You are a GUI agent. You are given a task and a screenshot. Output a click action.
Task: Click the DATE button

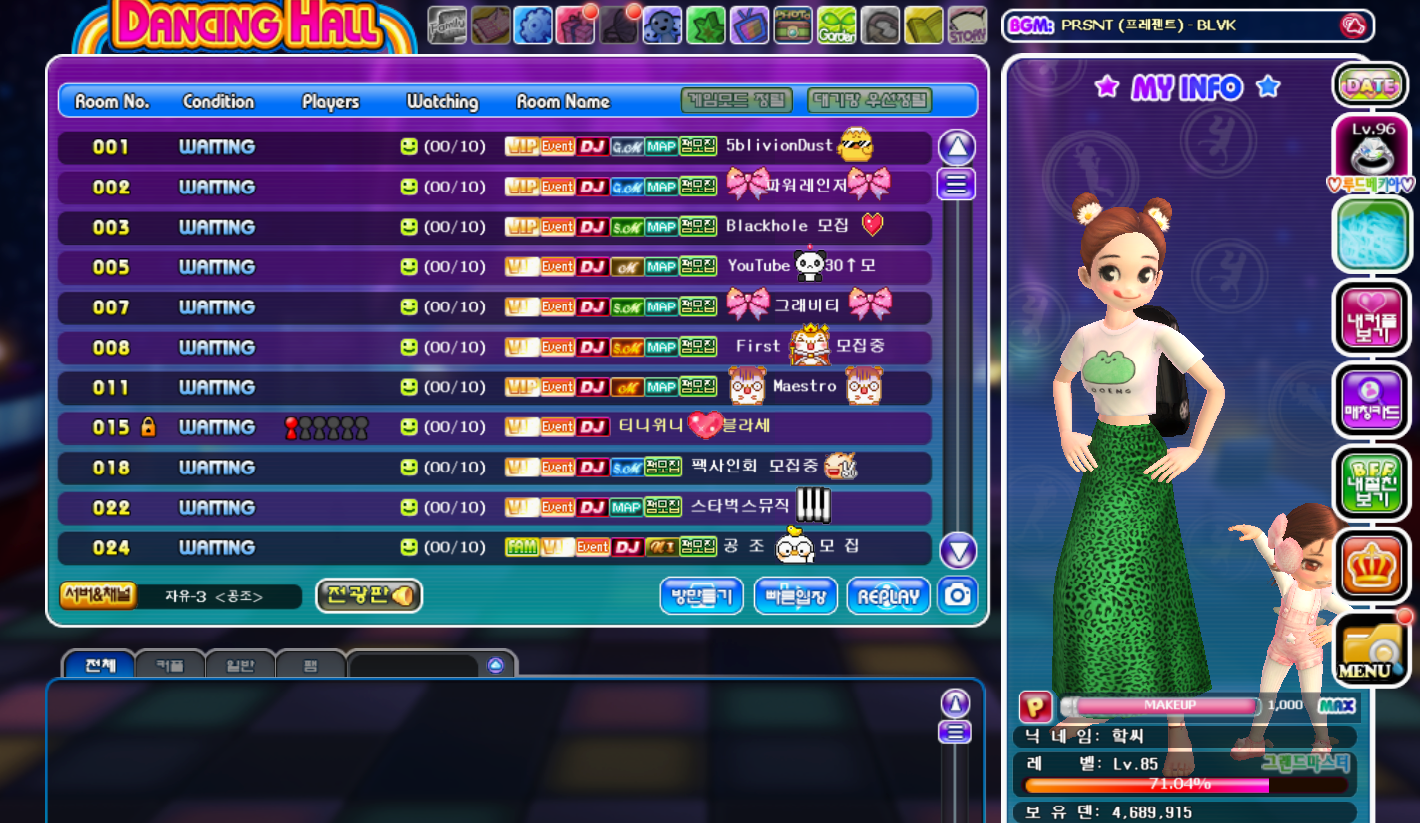[x=1371, y=86]
